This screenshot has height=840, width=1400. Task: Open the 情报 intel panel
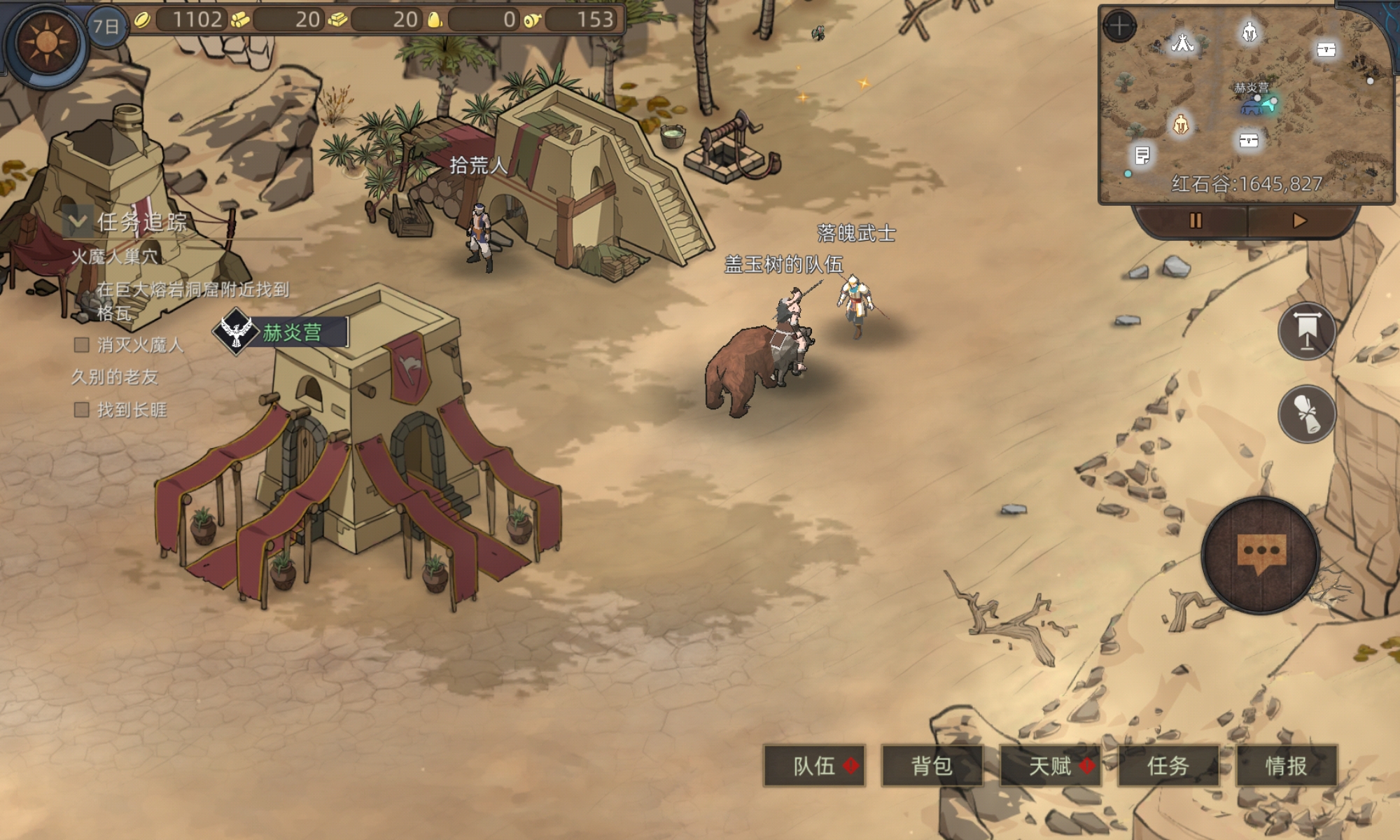click(x=1286, y=766)
